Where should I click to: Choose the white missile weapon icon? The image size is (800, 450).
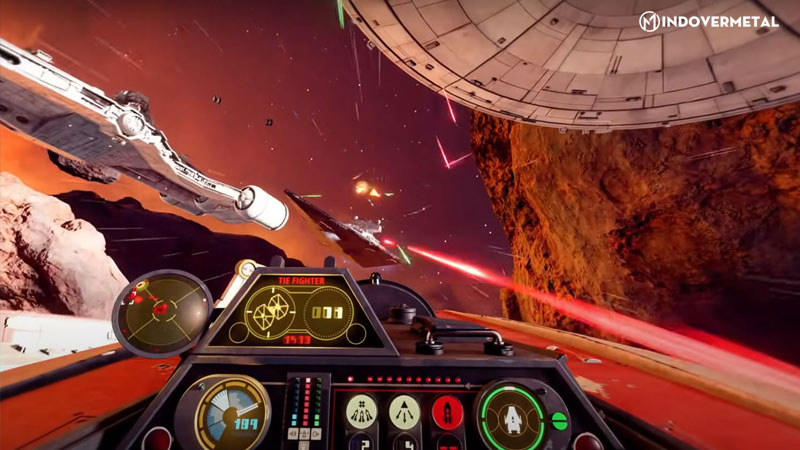[x=404, y=410]
